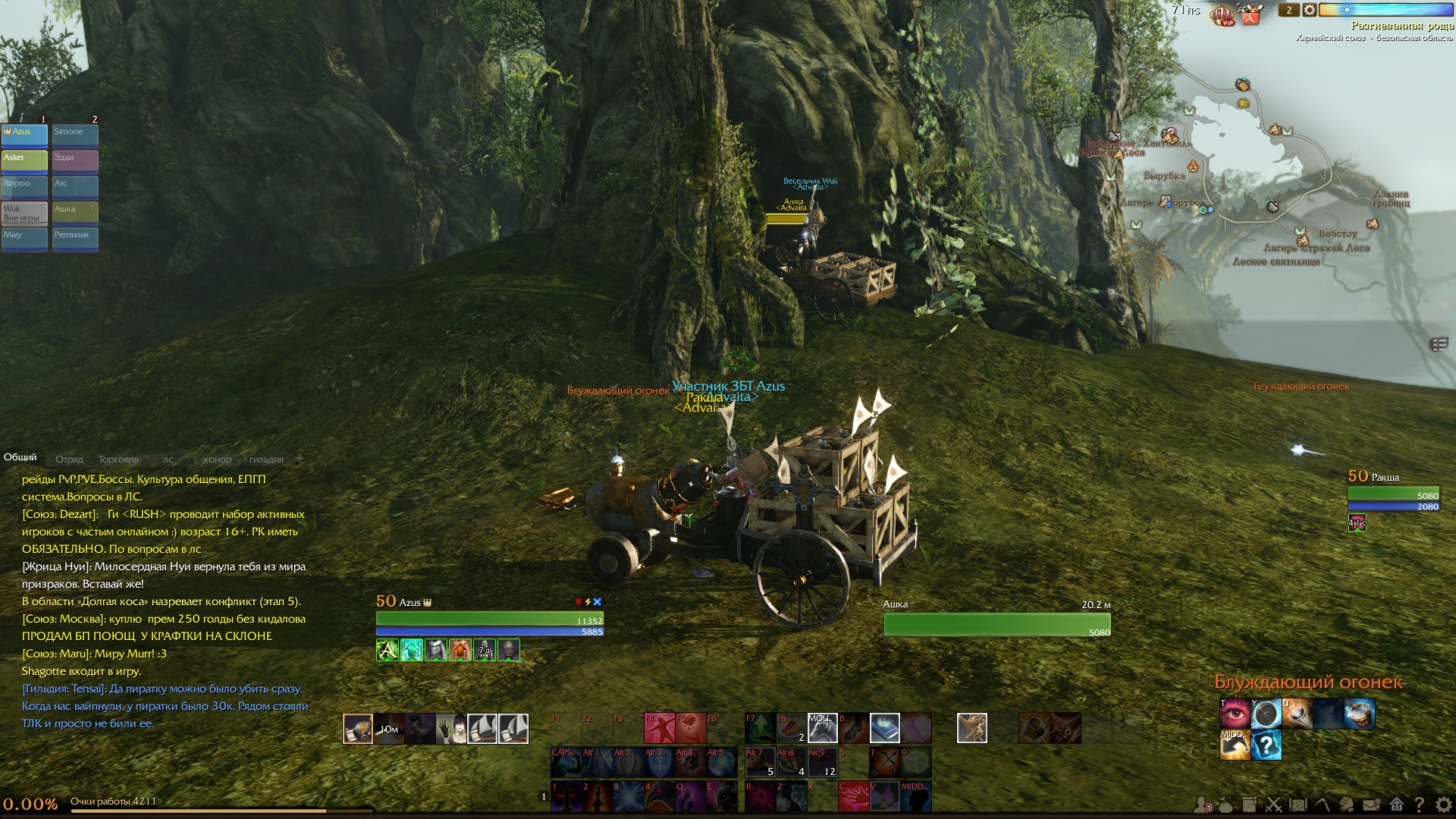Click the Ашка target health frame
Screen dimensions: 1456x819
(x=996, y=623)
